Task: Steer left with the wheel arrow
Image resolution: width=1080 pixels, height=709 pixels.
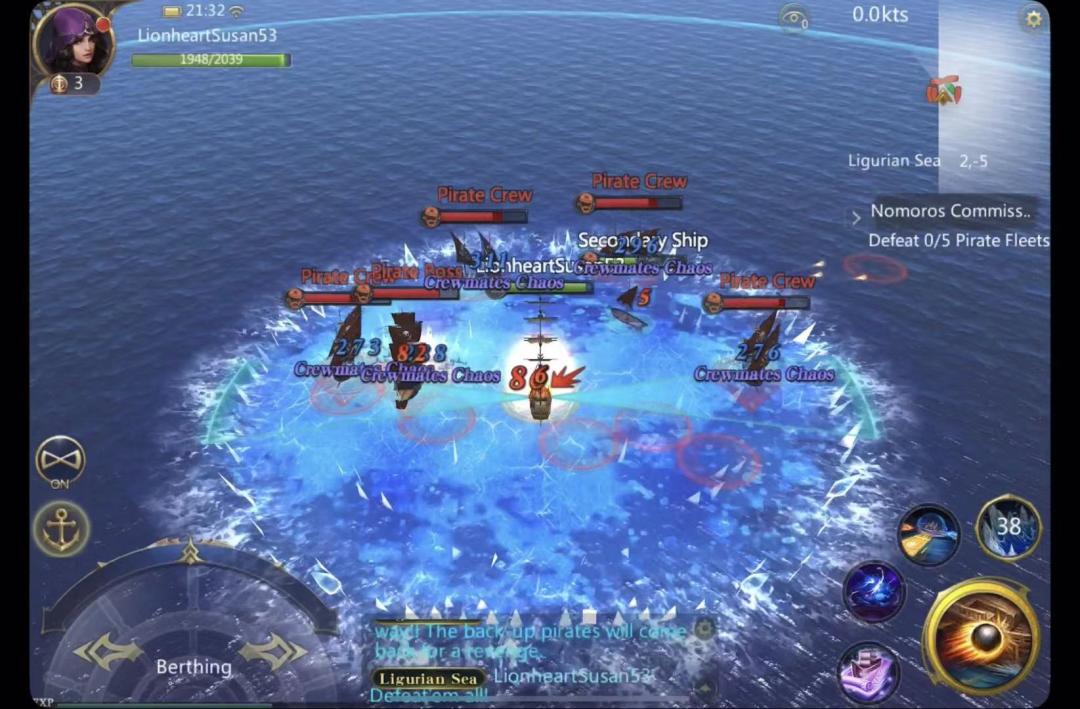Action: coord(108,652)
